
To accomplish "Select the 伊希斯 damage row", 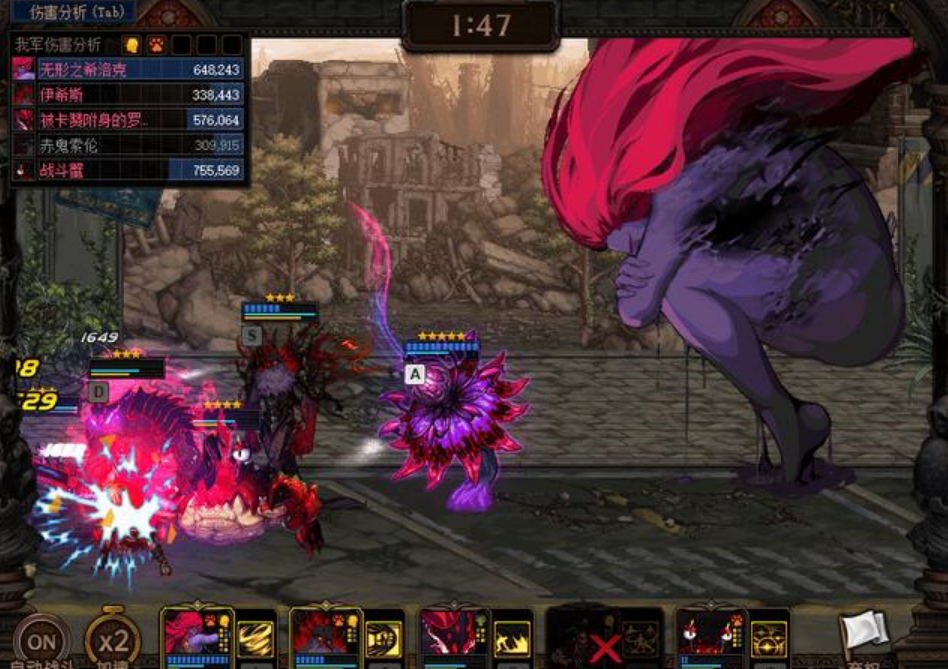I will pos(128,95).
